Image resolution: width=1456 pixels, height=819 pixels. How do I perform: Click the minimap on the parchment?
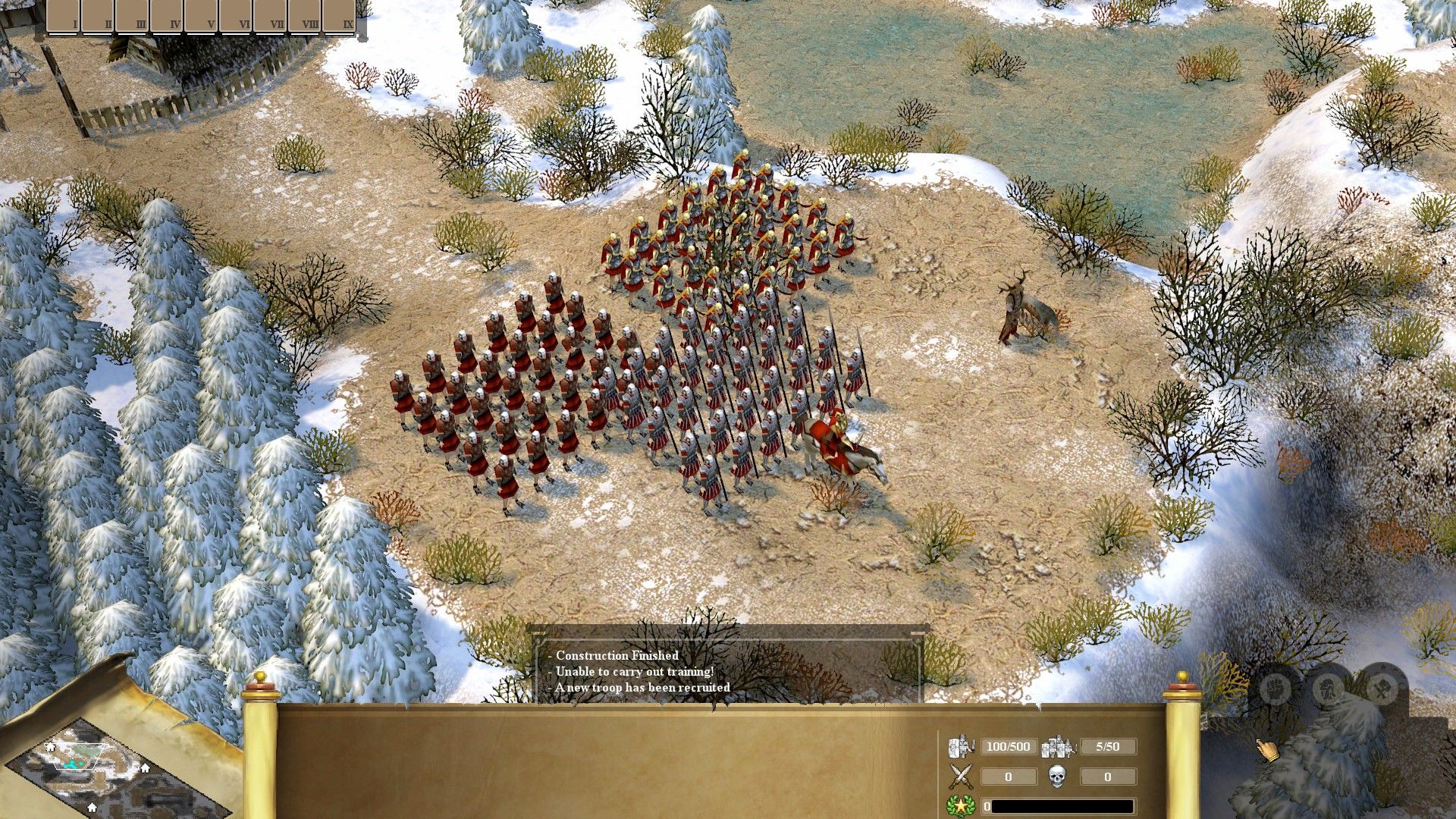pyautogui.click(x=91, y=766)
